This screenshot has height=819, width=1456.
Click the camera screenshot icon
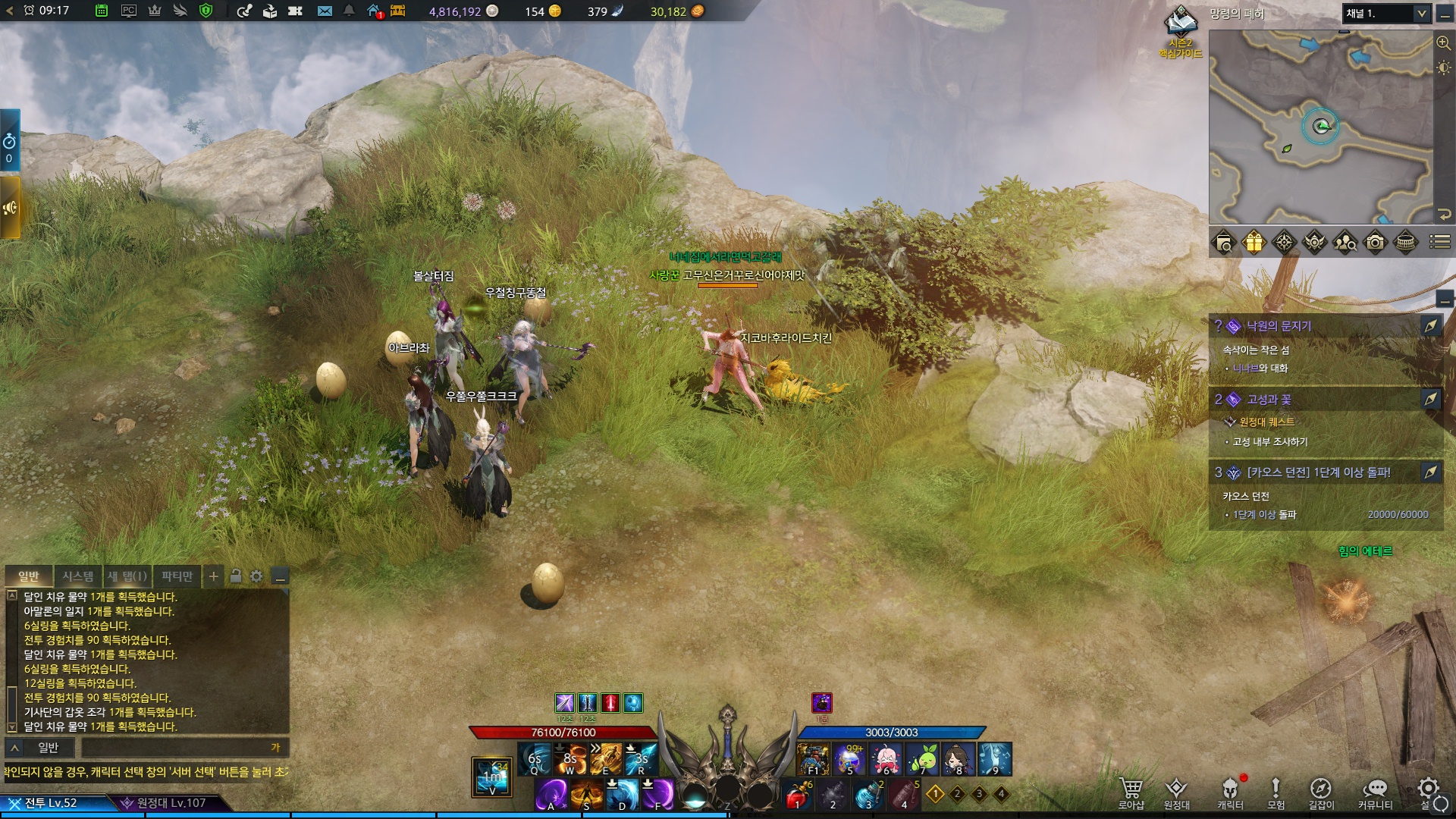1375,243
